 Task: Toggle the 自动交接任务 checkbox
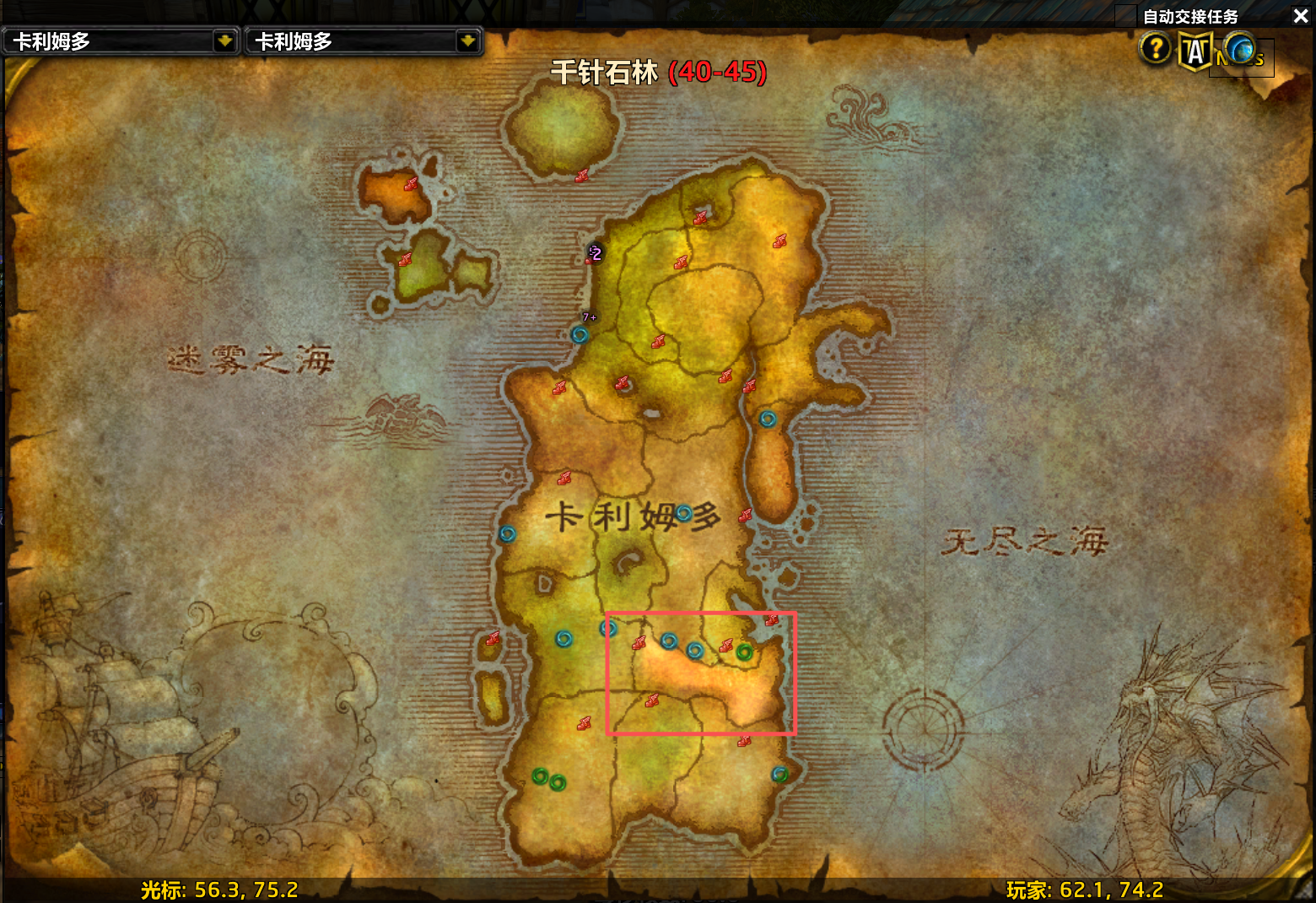[x=1126, y=16]
